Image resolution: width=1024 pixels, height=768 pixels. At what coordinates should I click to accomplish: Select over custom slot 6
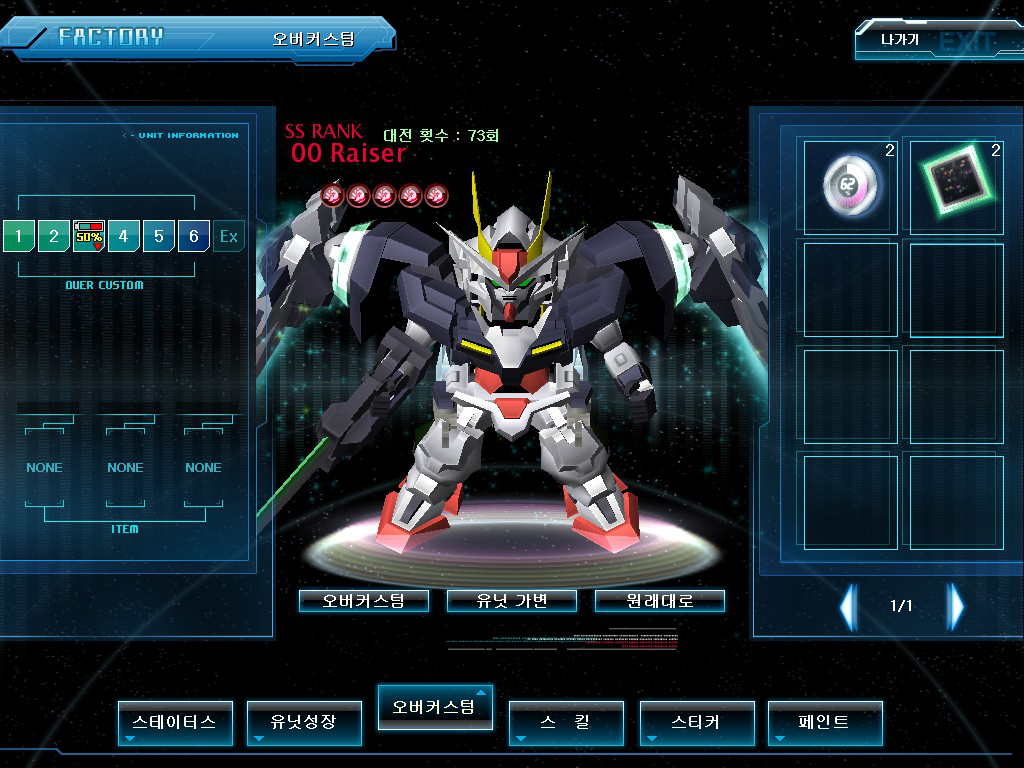(x=194, y=237)
